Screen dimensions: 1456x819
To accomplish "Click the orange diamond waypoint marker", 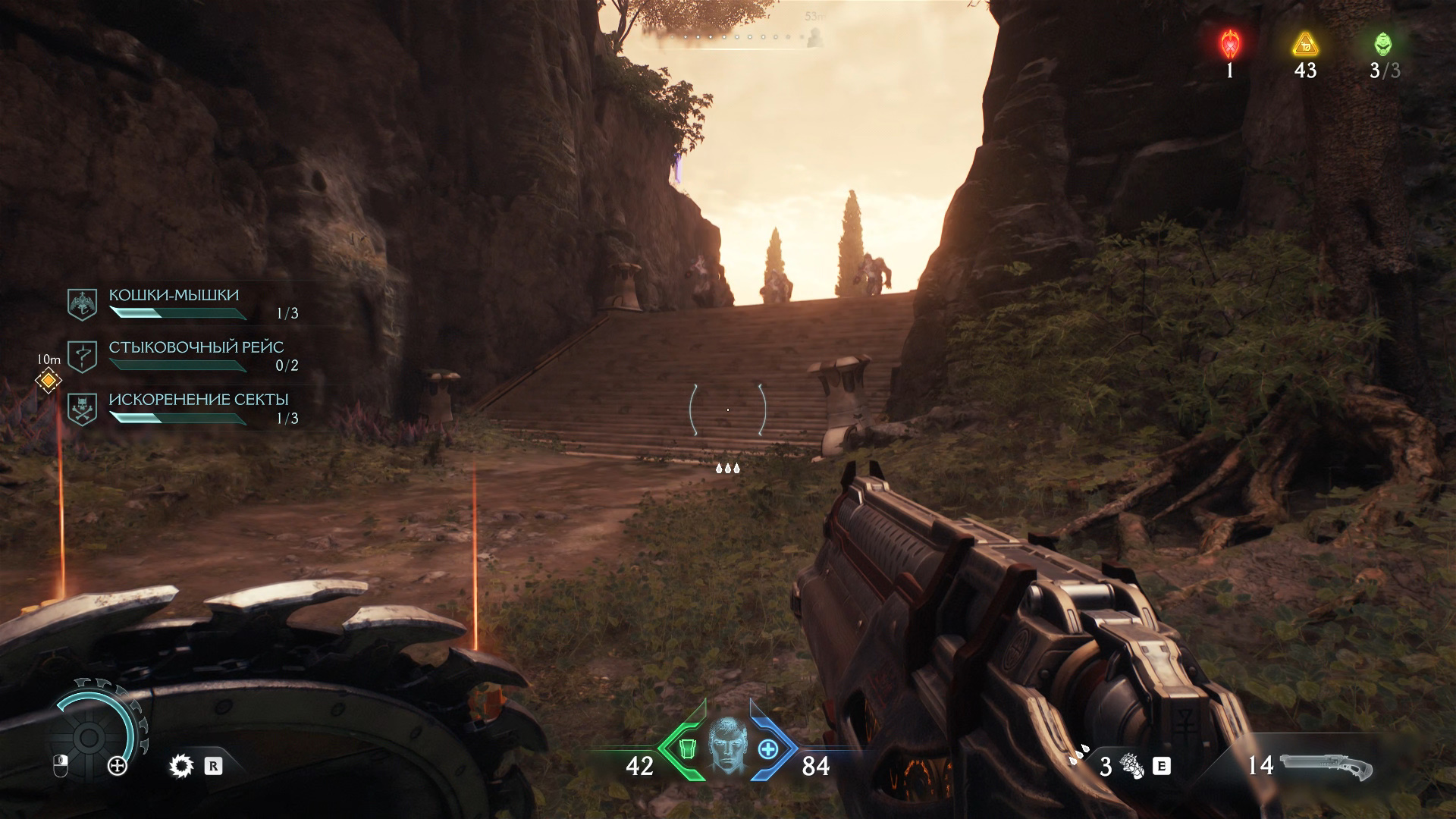I will click(x=49, y=380).
